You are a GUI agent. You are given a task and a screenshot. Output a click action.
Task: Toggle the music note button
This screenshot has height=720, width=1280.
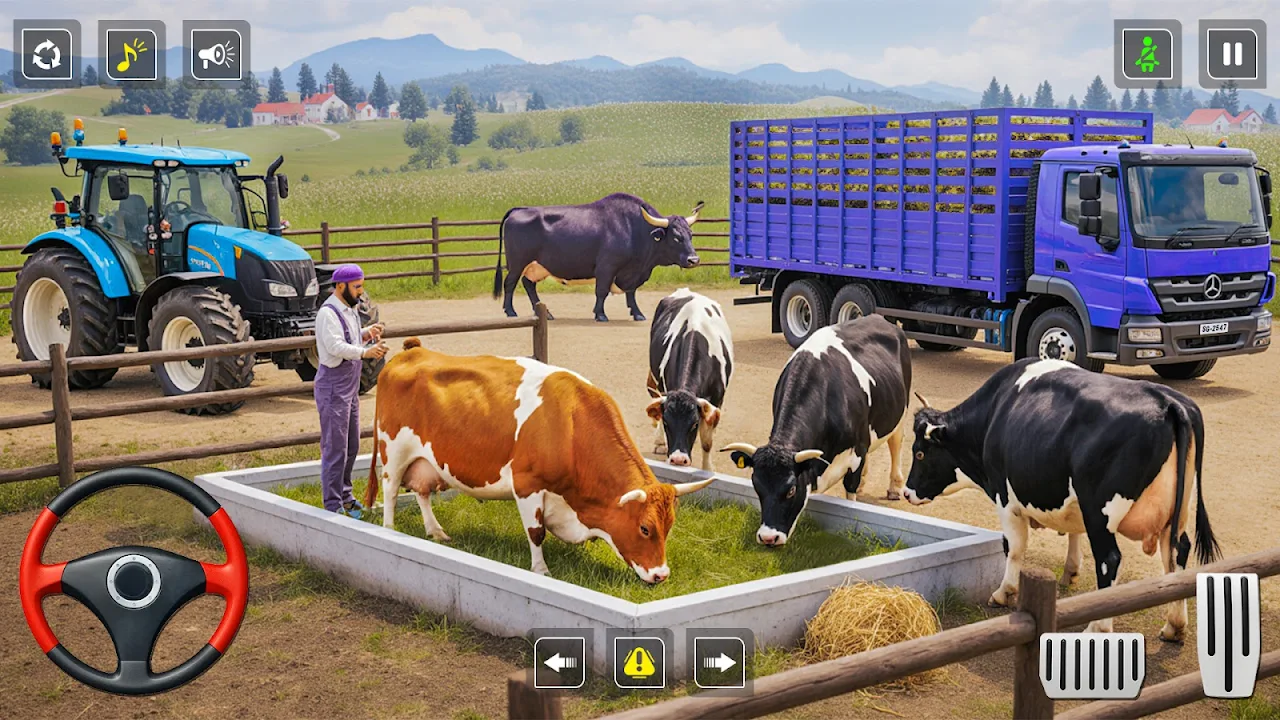coord(132,54)
